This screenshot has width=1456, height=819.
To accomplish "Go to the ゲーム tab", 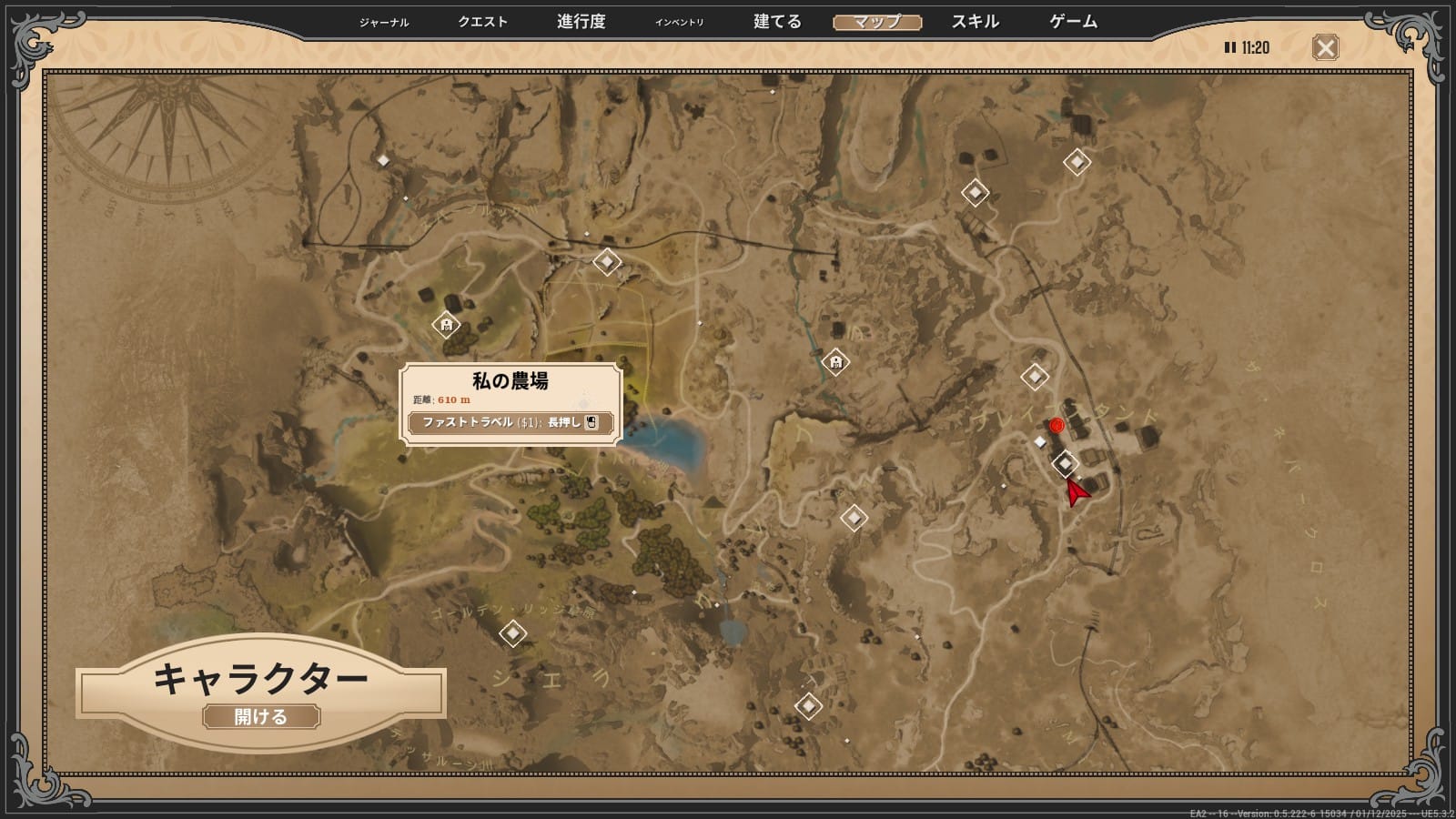I will 1074,22.
